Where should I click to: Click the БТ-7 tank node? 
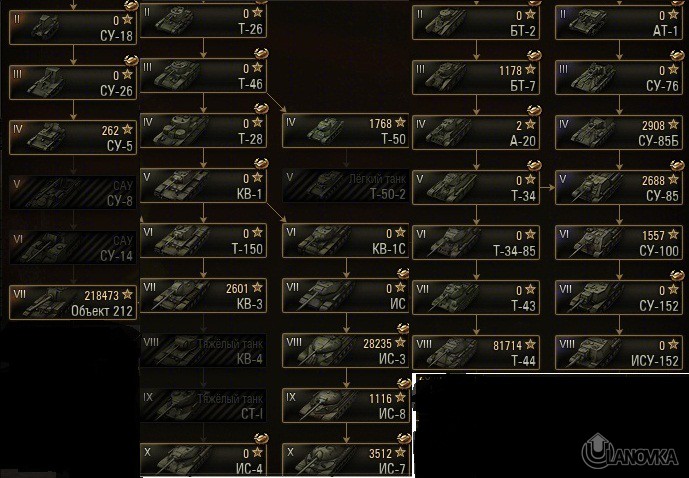[477, 77]
